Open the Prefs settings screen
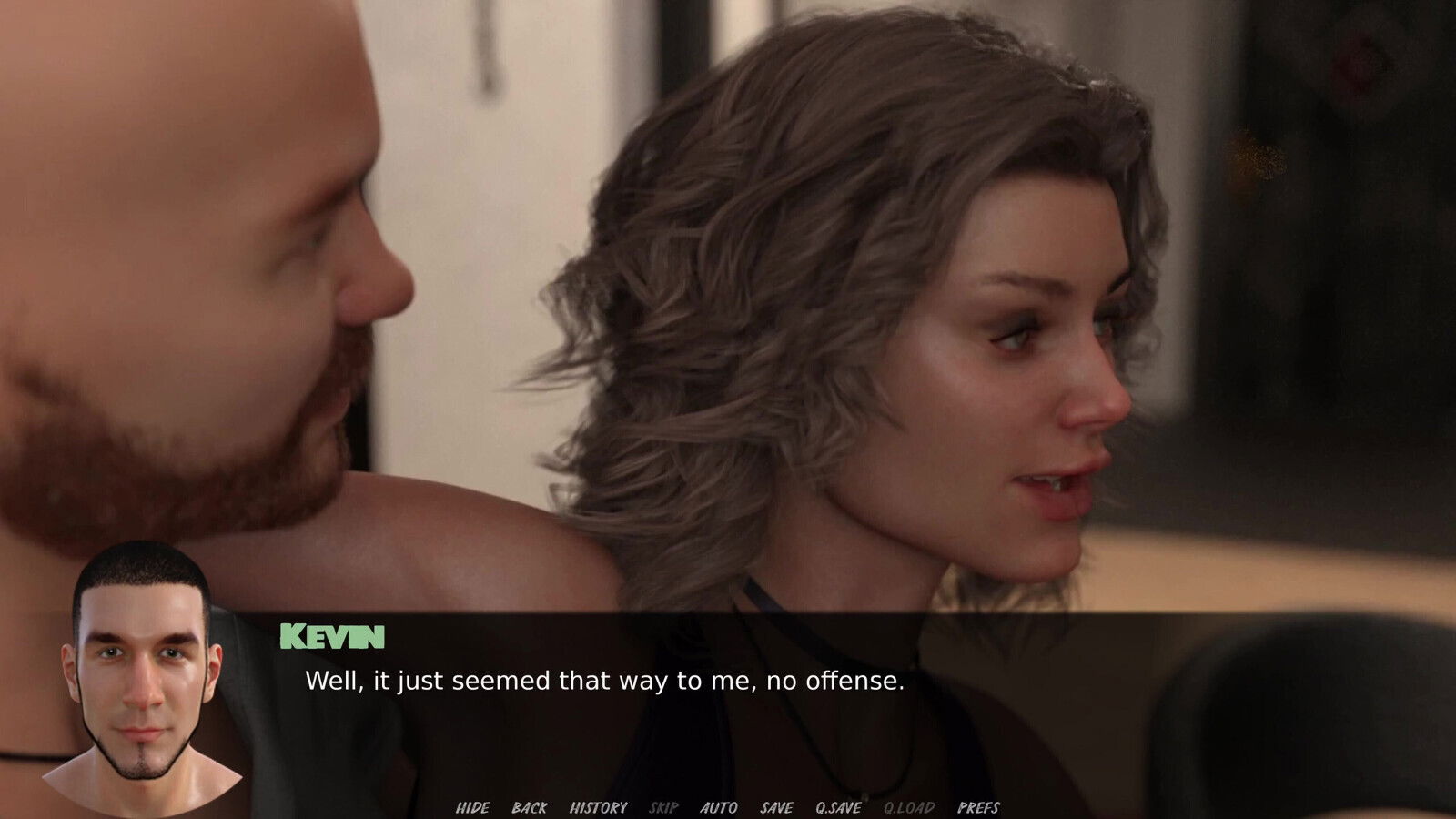 click(978, 807)
